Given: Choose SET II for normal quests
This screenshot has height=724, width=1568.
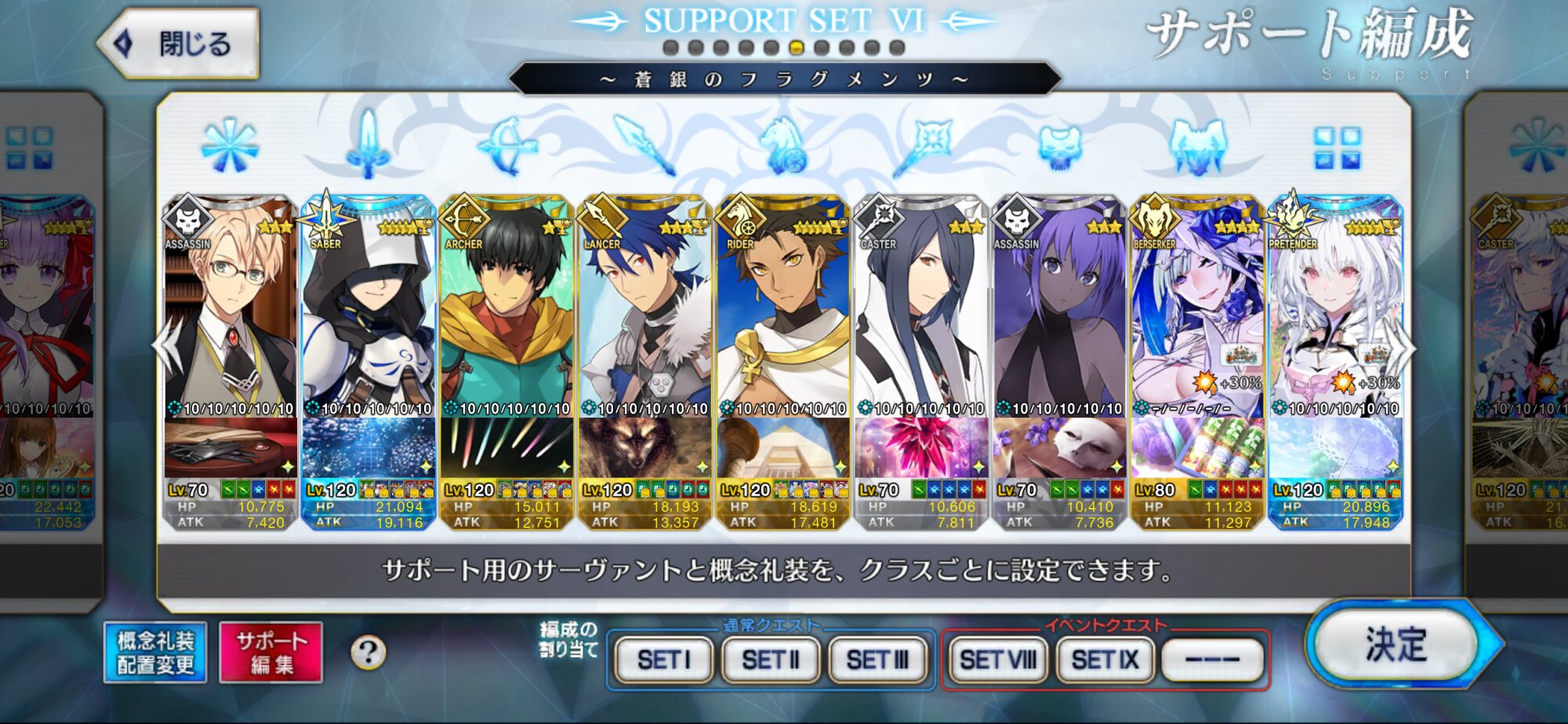Looking at the screenshot, I should [771, 660].
